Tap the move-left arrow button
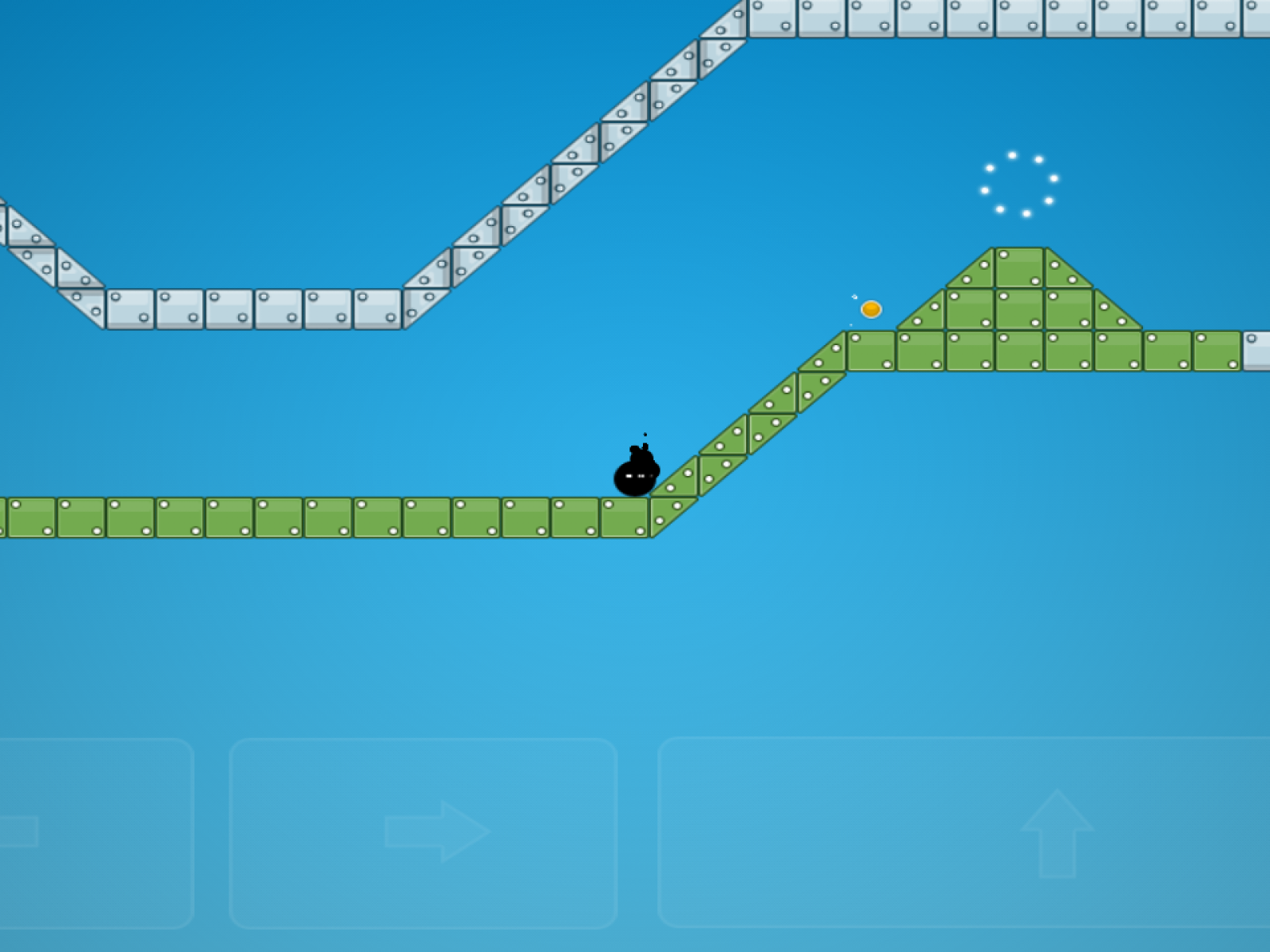Viewport: 1270px width, 952px height. coord(87,832)
